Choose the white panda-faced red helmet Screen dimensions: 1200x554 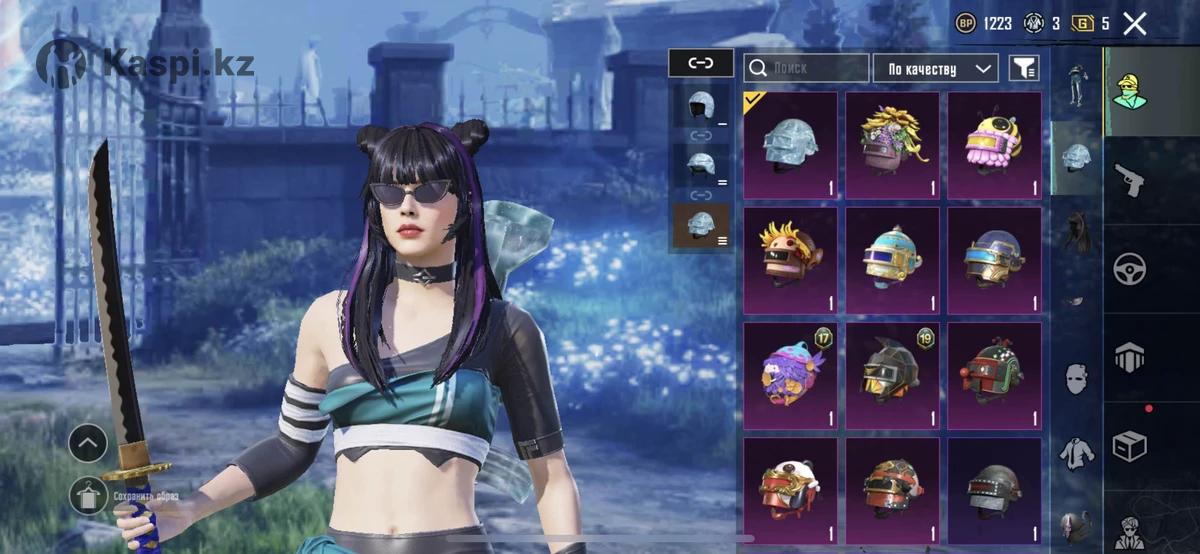pyautogui.click(x=790, y=490)
